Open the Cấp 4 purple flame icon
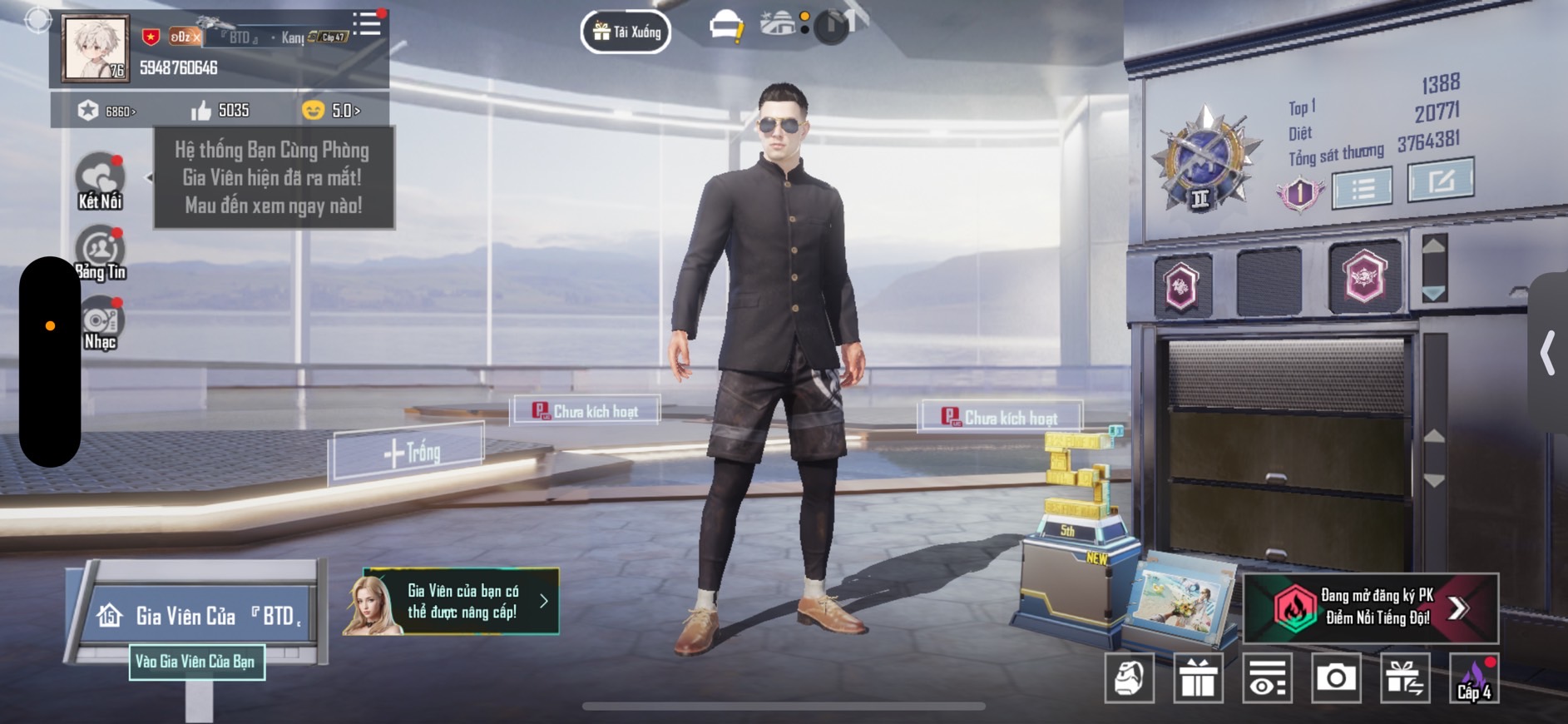This screenshot has height=724, width=1568. click(1474, 678)
